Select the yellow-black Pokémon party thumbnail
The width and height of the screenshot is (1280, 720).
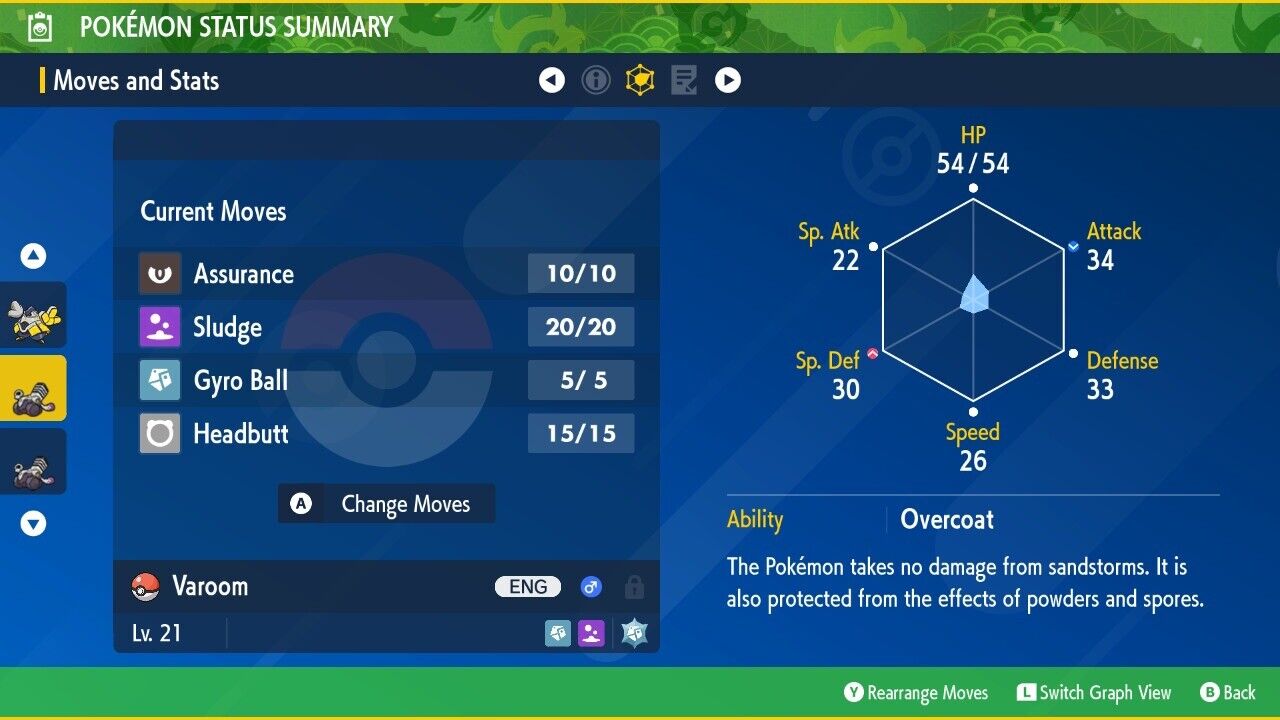coord(33,316)
